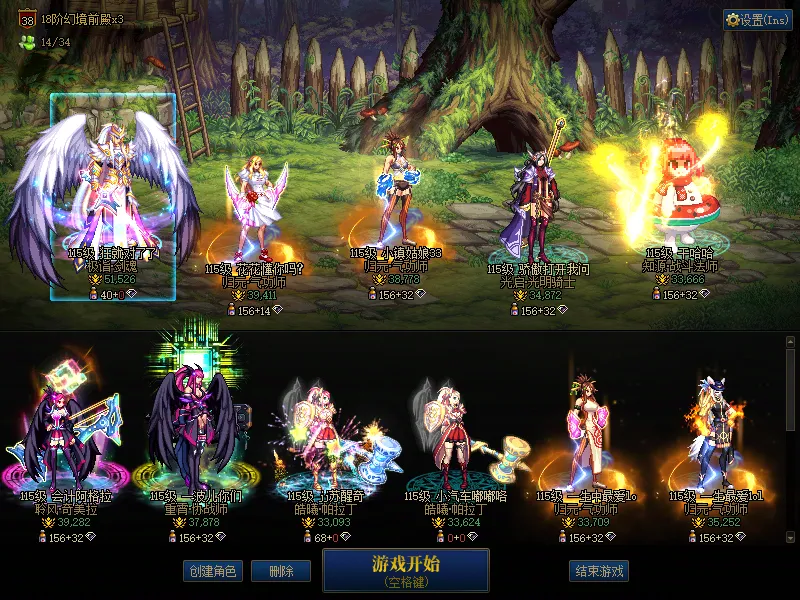
Task: Exit via the 结束游戏 button
Action: pos(599,571)
